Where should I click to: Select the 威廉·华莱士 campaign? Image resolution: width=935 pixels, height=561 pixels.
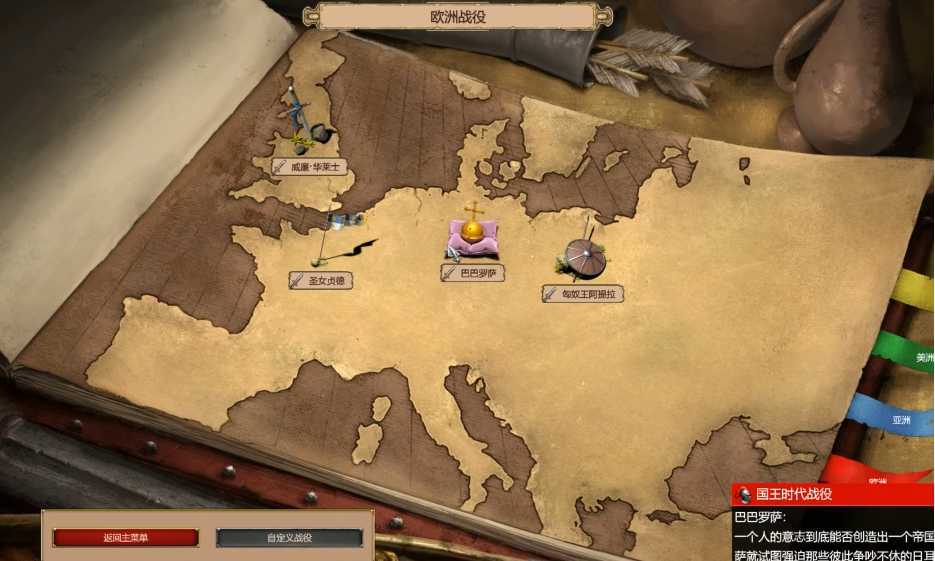point(310,167)
